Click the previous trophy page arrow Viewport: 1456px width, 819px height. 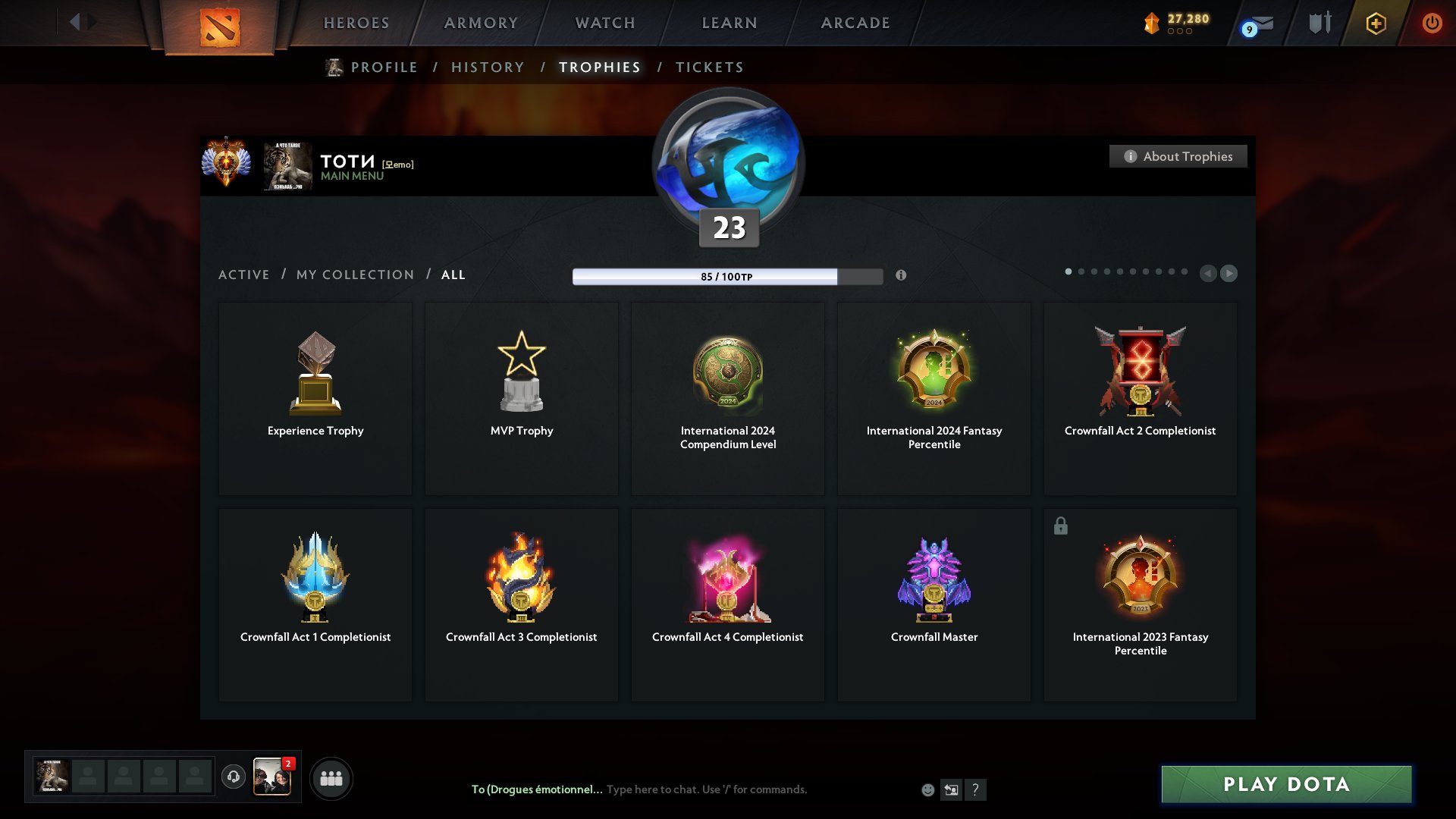[1208, 274]
